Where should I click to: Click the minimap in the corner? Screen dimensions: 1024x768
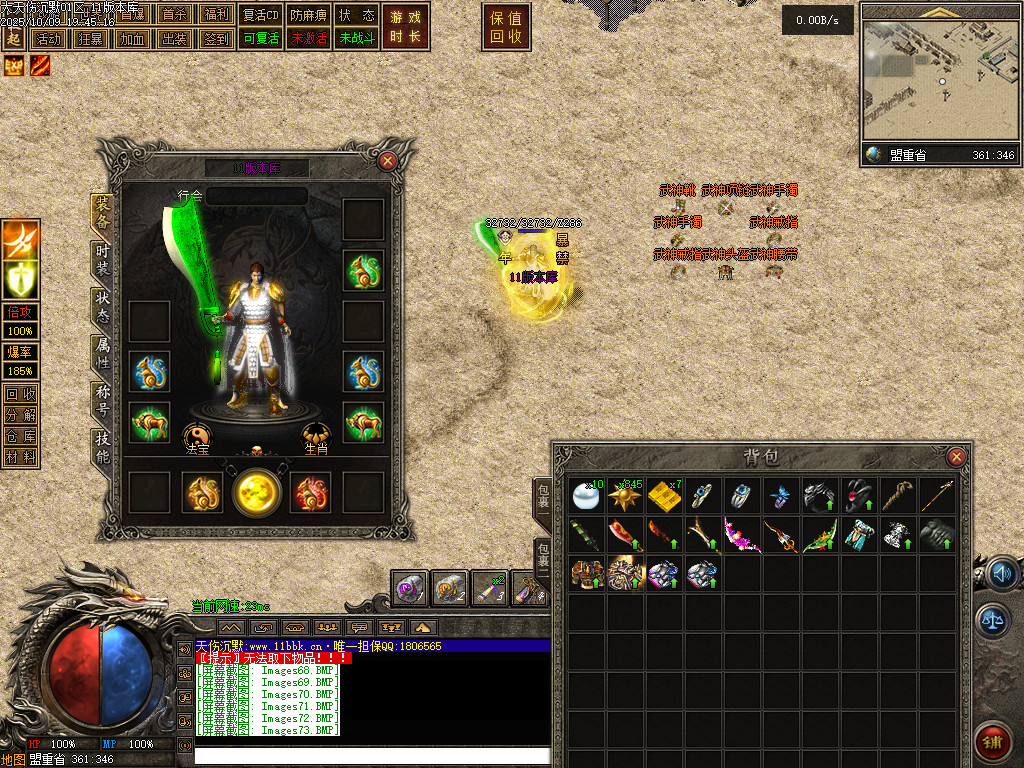coord(938,80)
